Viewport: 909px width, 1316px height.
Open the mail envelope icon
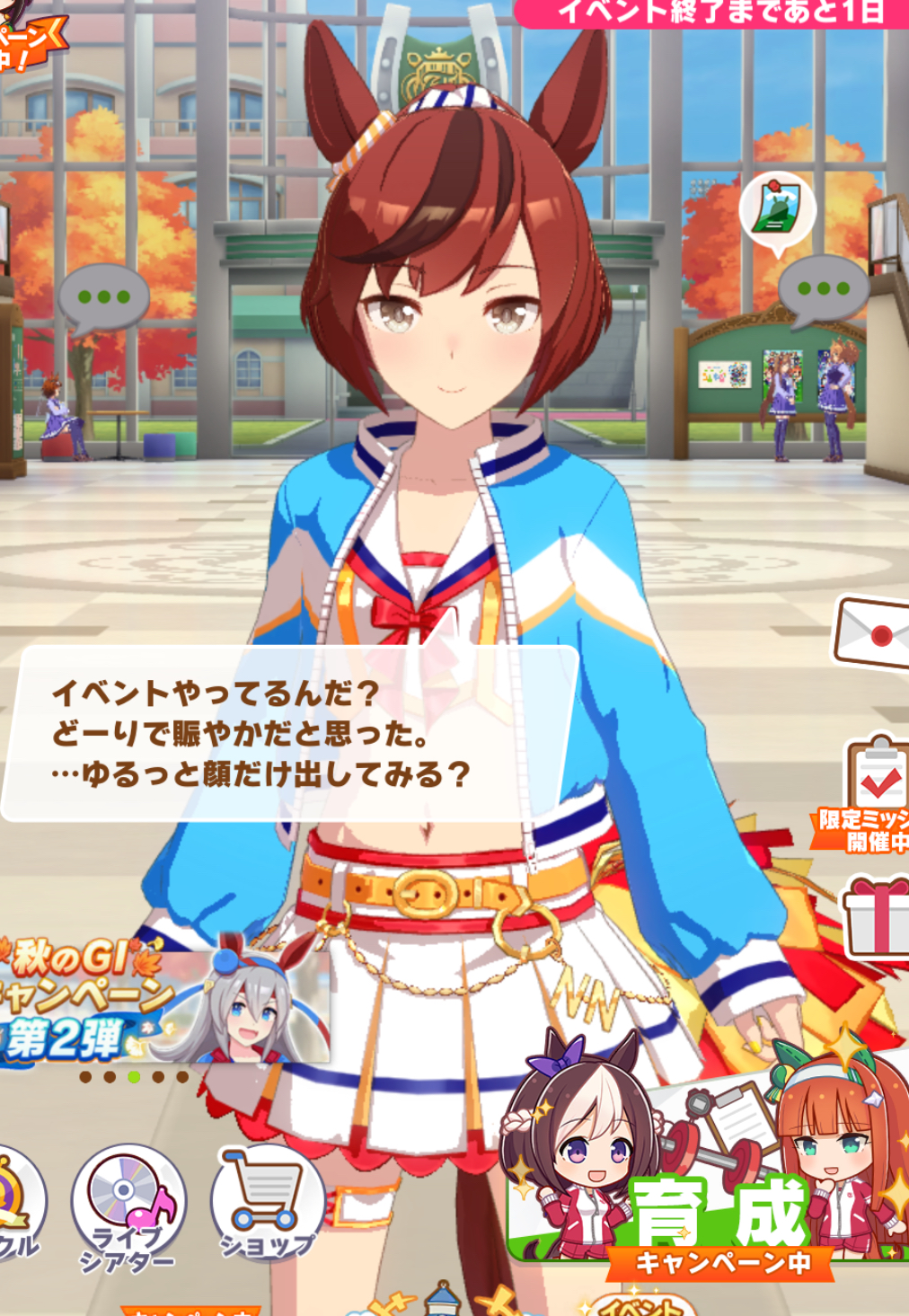tap(873, 632)
